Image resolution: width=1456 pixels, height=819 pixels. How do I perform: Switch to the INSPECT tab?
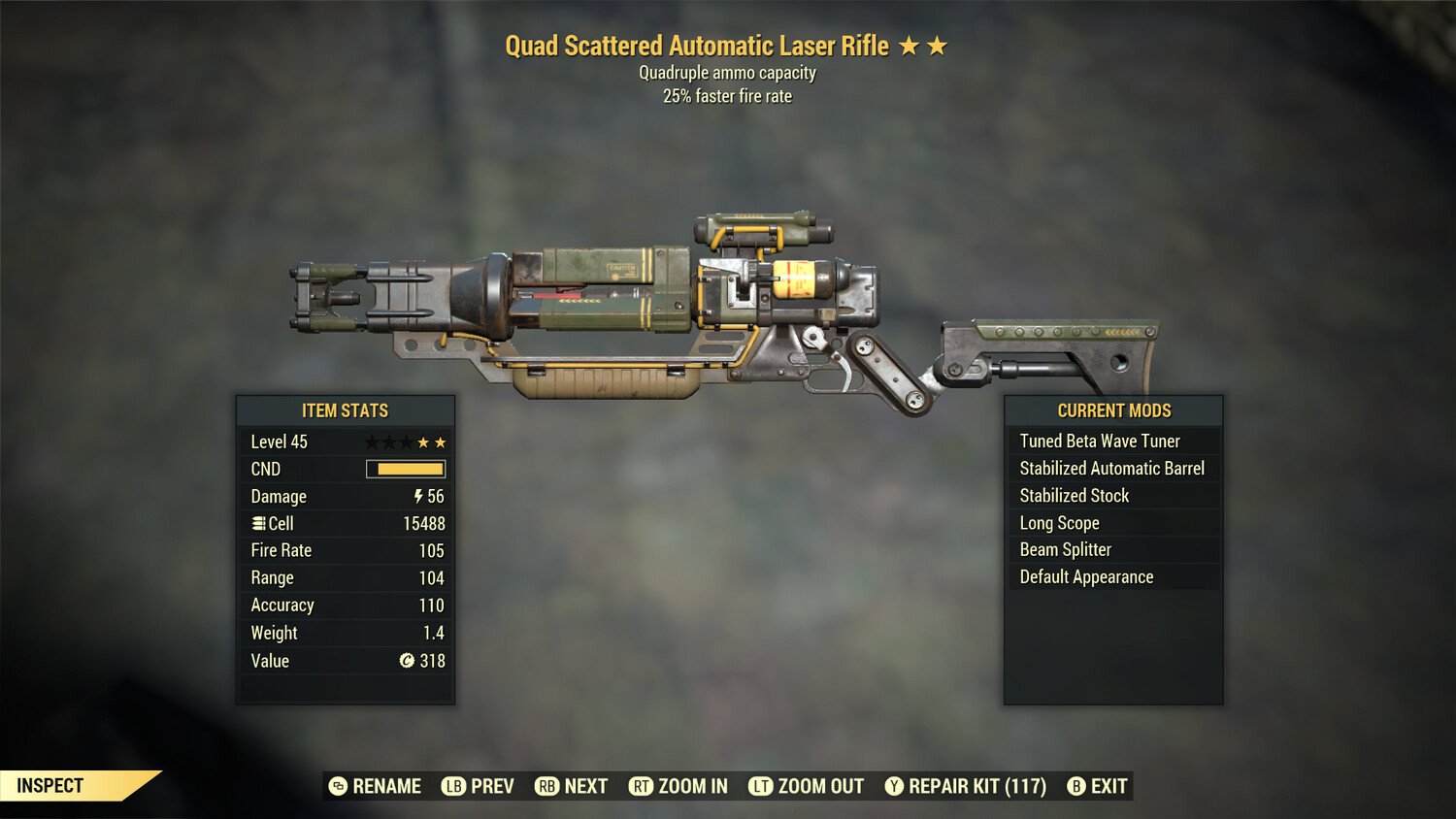click(x=50, y=785)
